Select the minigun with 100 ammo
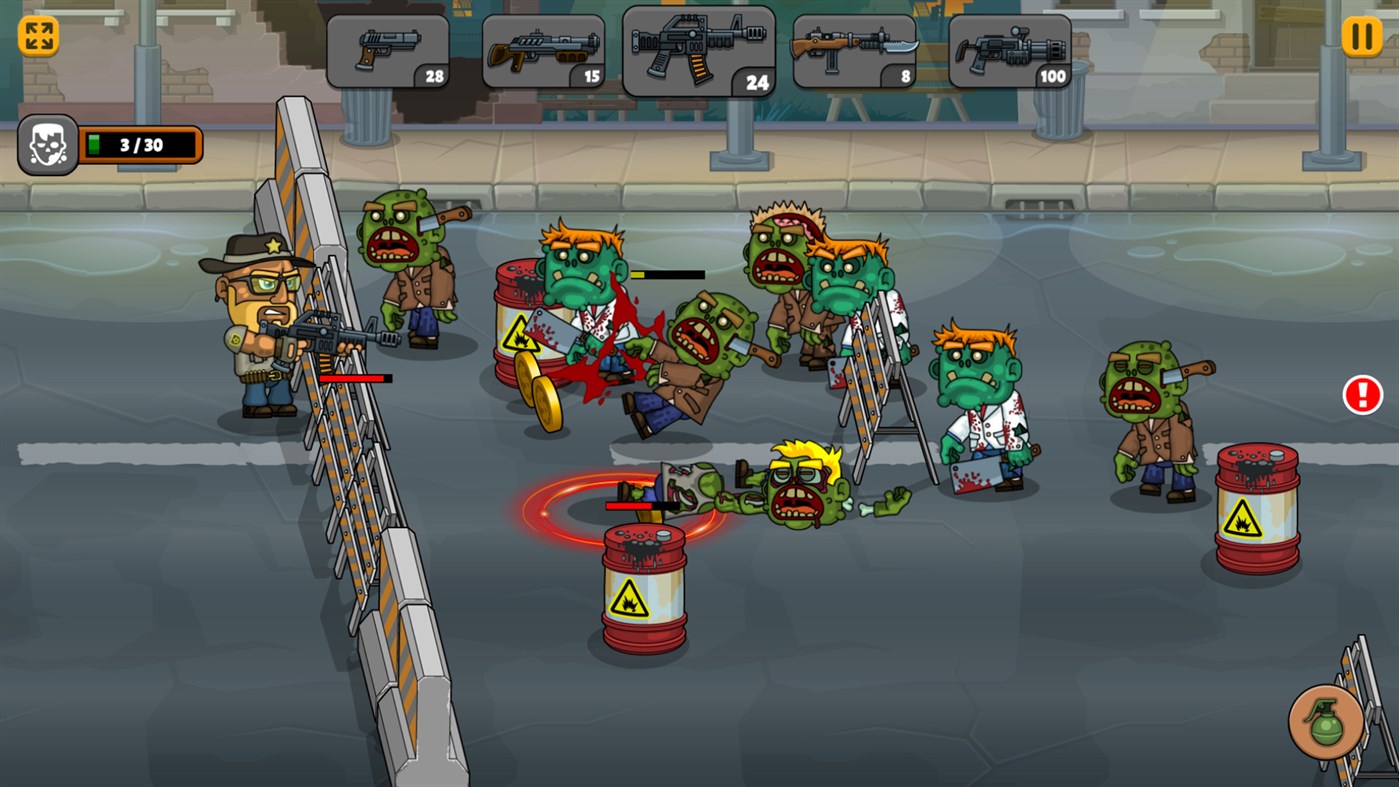 [1009, 48]
